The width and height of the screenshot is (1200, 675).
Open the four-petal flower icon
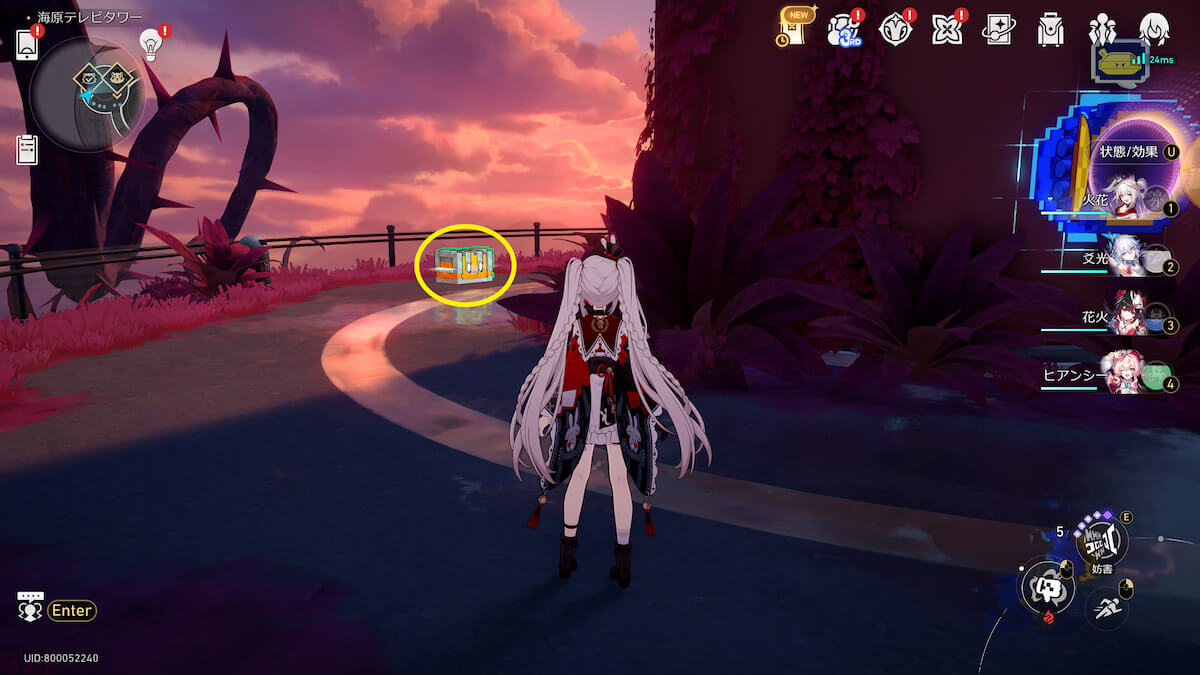coord(946,31)
